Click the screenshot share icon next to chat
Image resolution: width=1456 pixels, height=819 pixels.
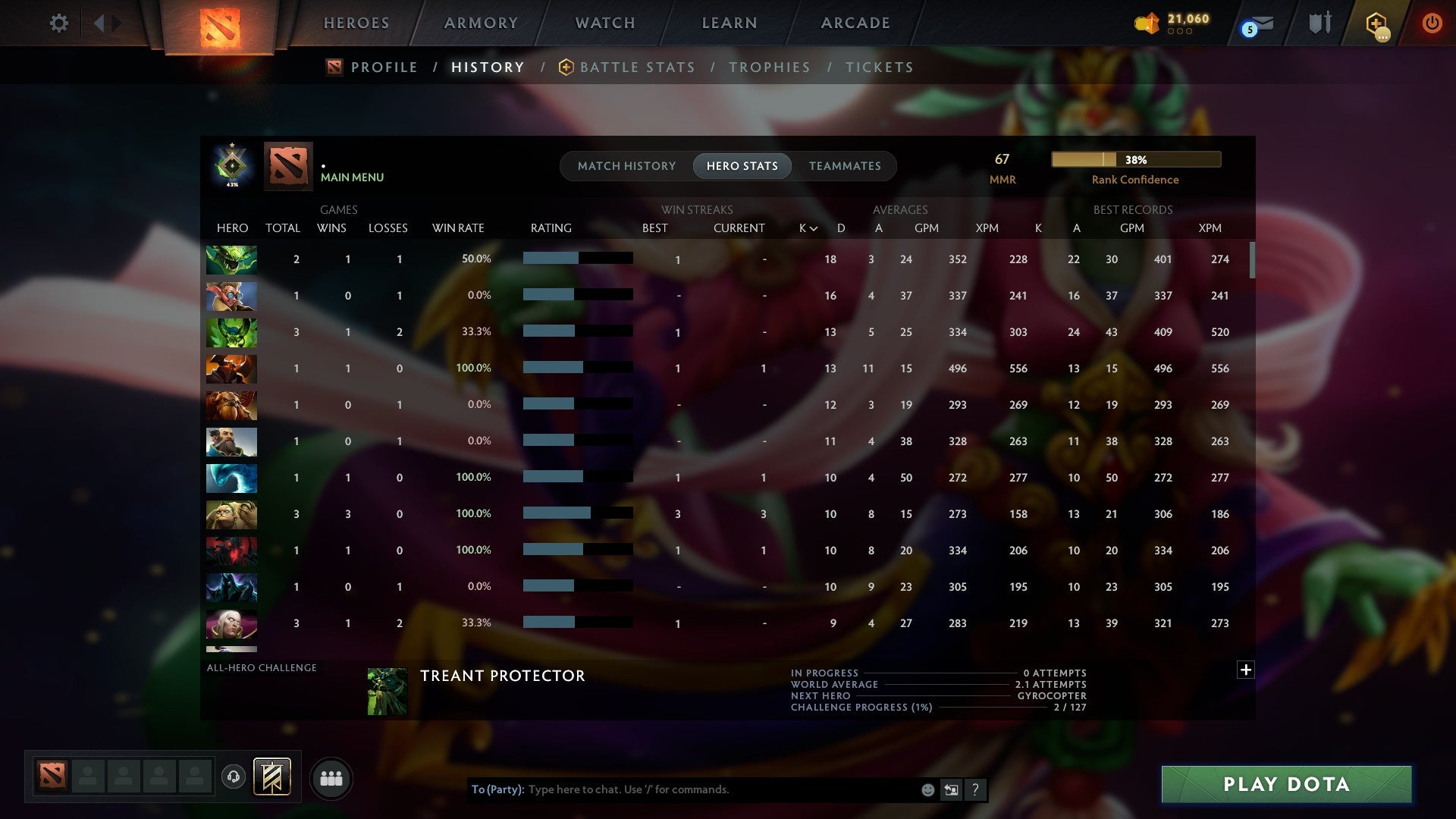tap(951, 789)
